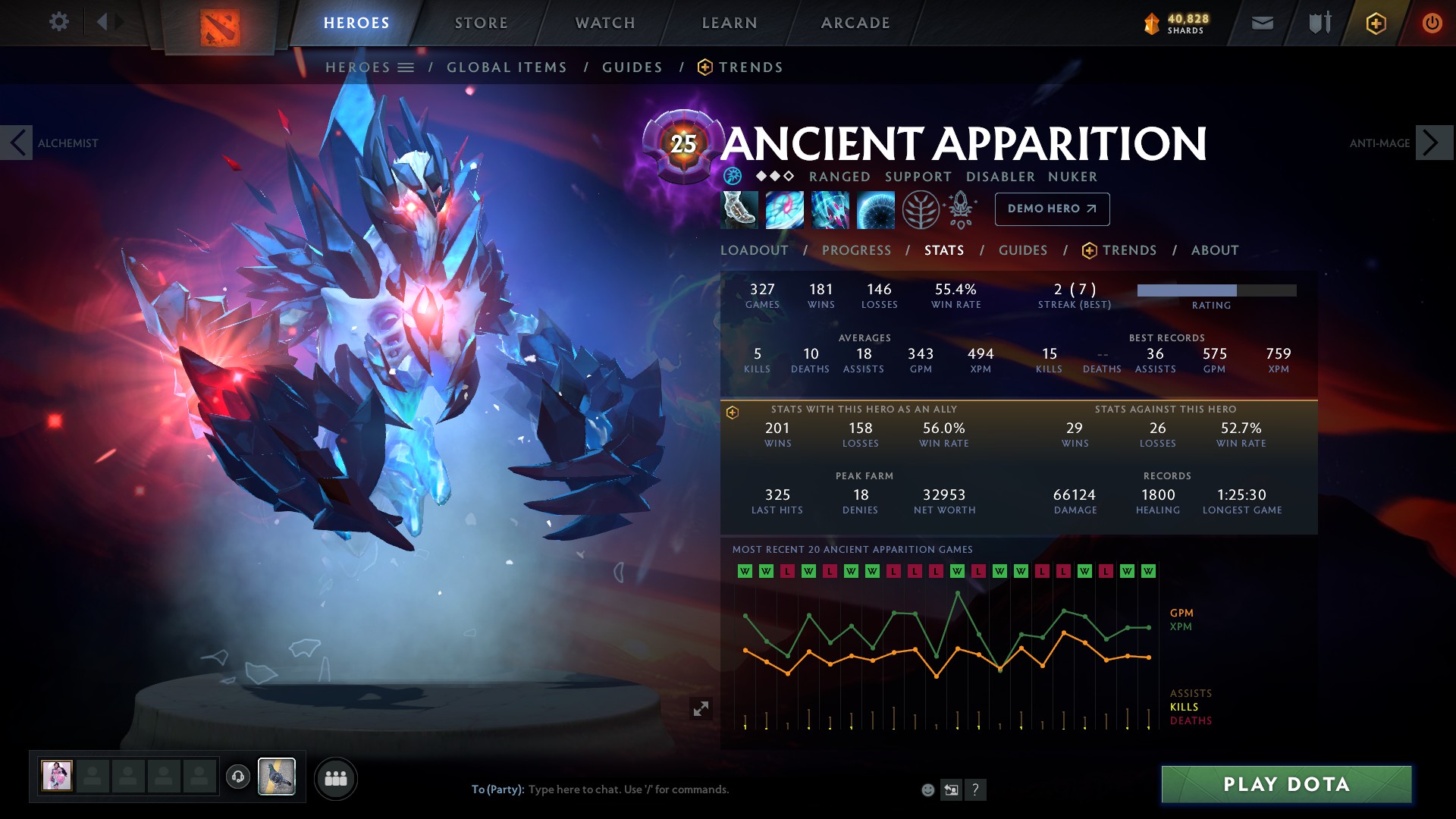Click the gold plus shard icon near shards count
The width and height of the screenshot is (1456, 819).
coord(1376,23)
